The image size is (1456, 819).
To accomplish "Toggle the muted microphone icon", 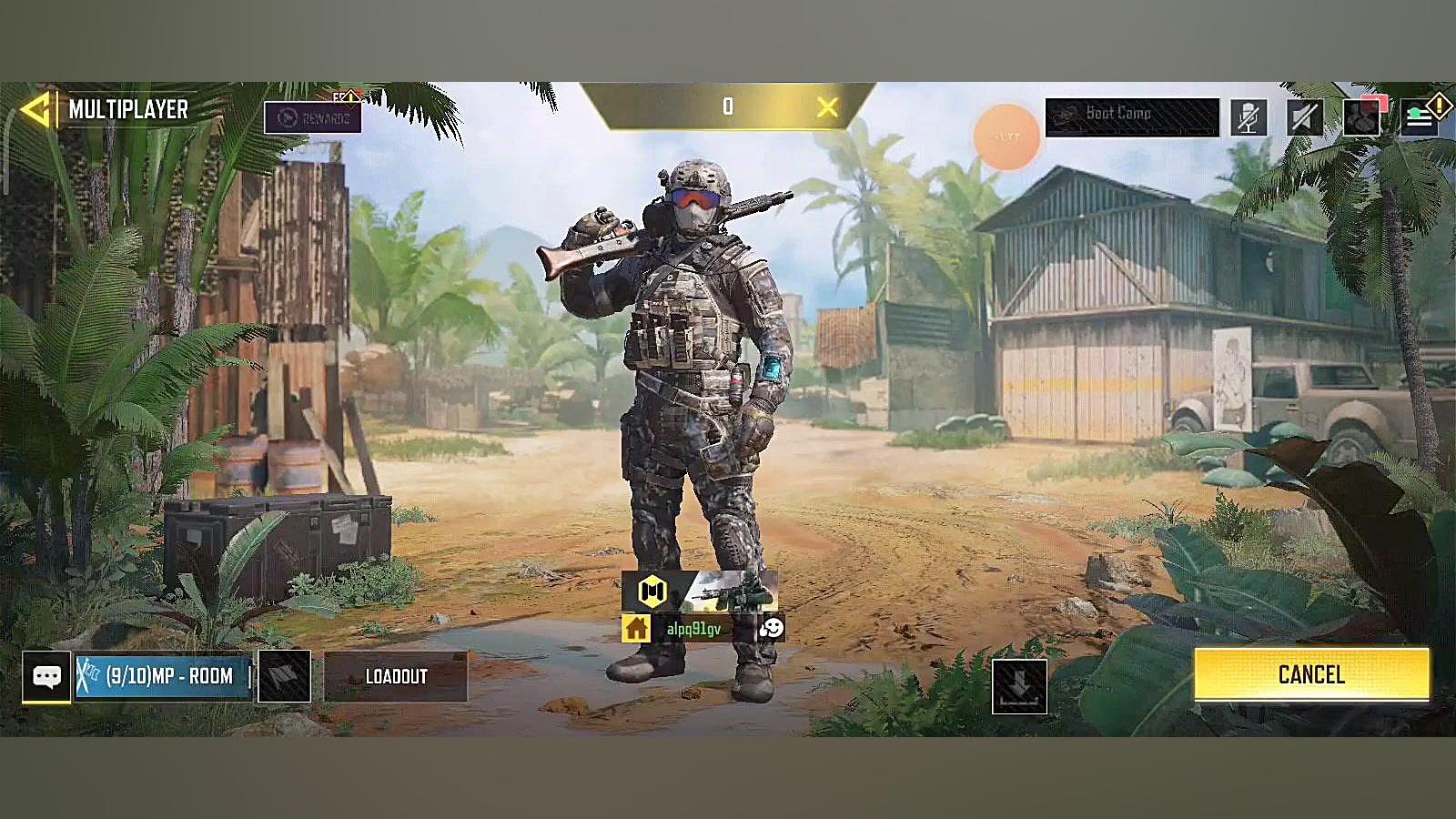I will [1249, 117].
